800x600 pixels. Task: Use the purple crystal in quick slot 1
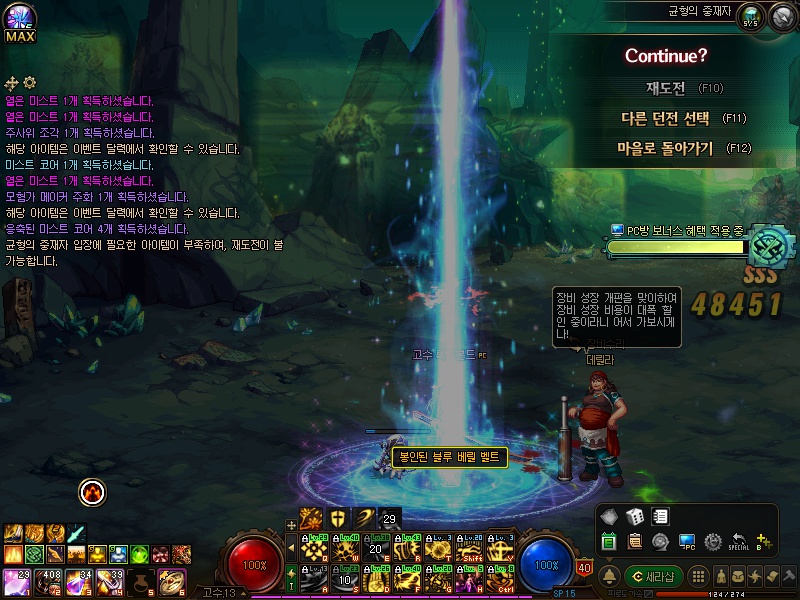click(16, 579)
